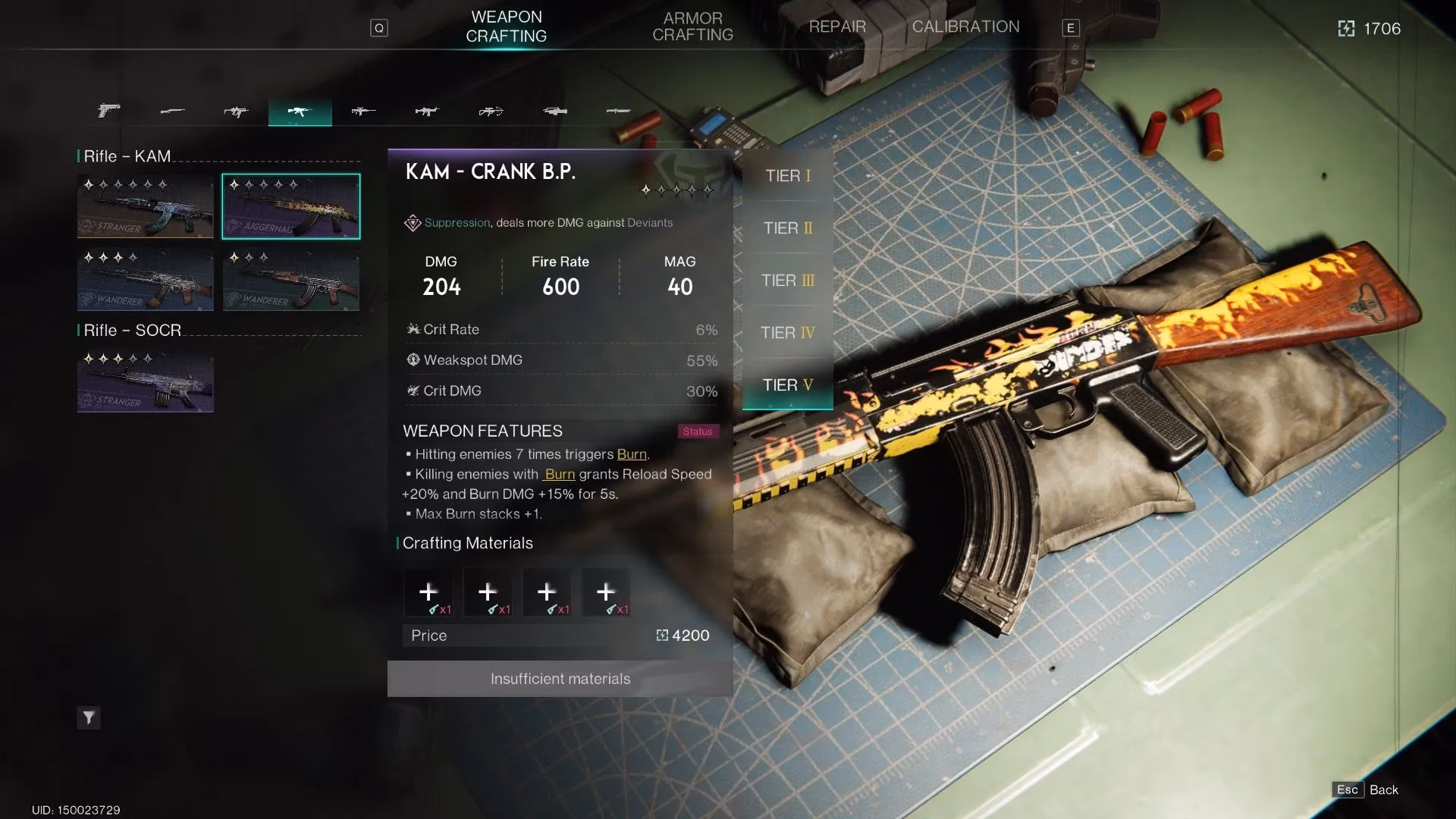
Task: Choose the pistol weapon category icon
Action: 108,111
